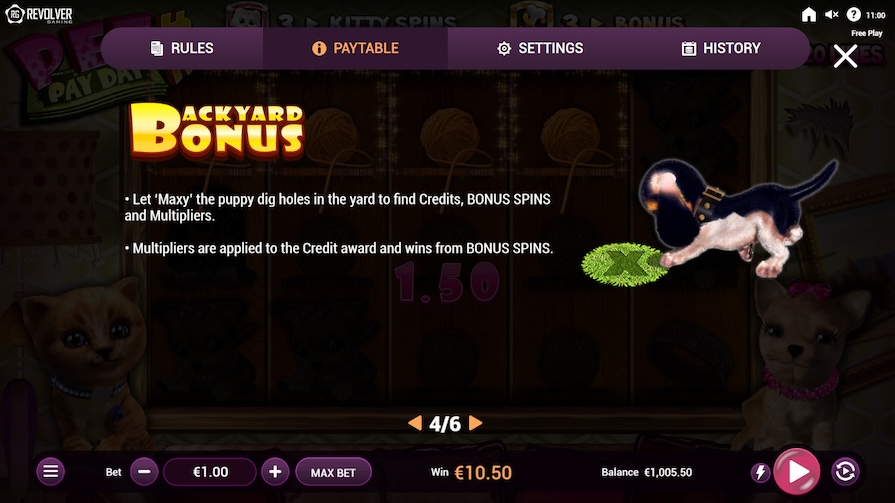The image size is (895, 503).
Task: Increase bet with plus button
Action: (276, 471)
